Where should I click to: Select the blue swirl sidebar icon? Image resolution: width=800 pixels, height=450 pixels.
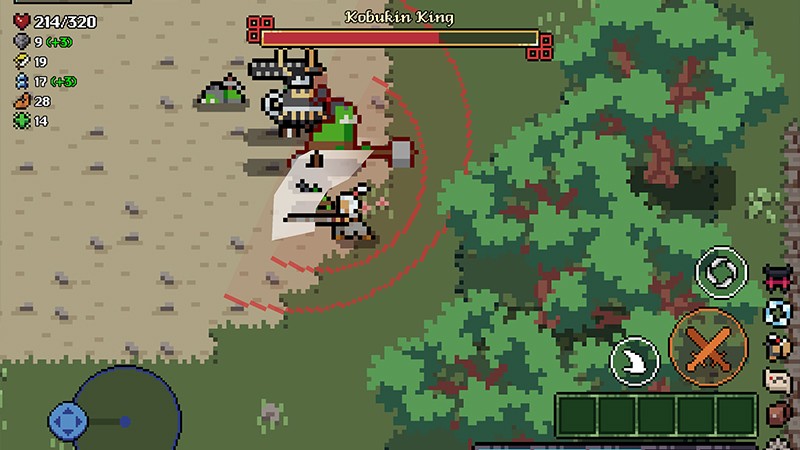coord(778,313)
